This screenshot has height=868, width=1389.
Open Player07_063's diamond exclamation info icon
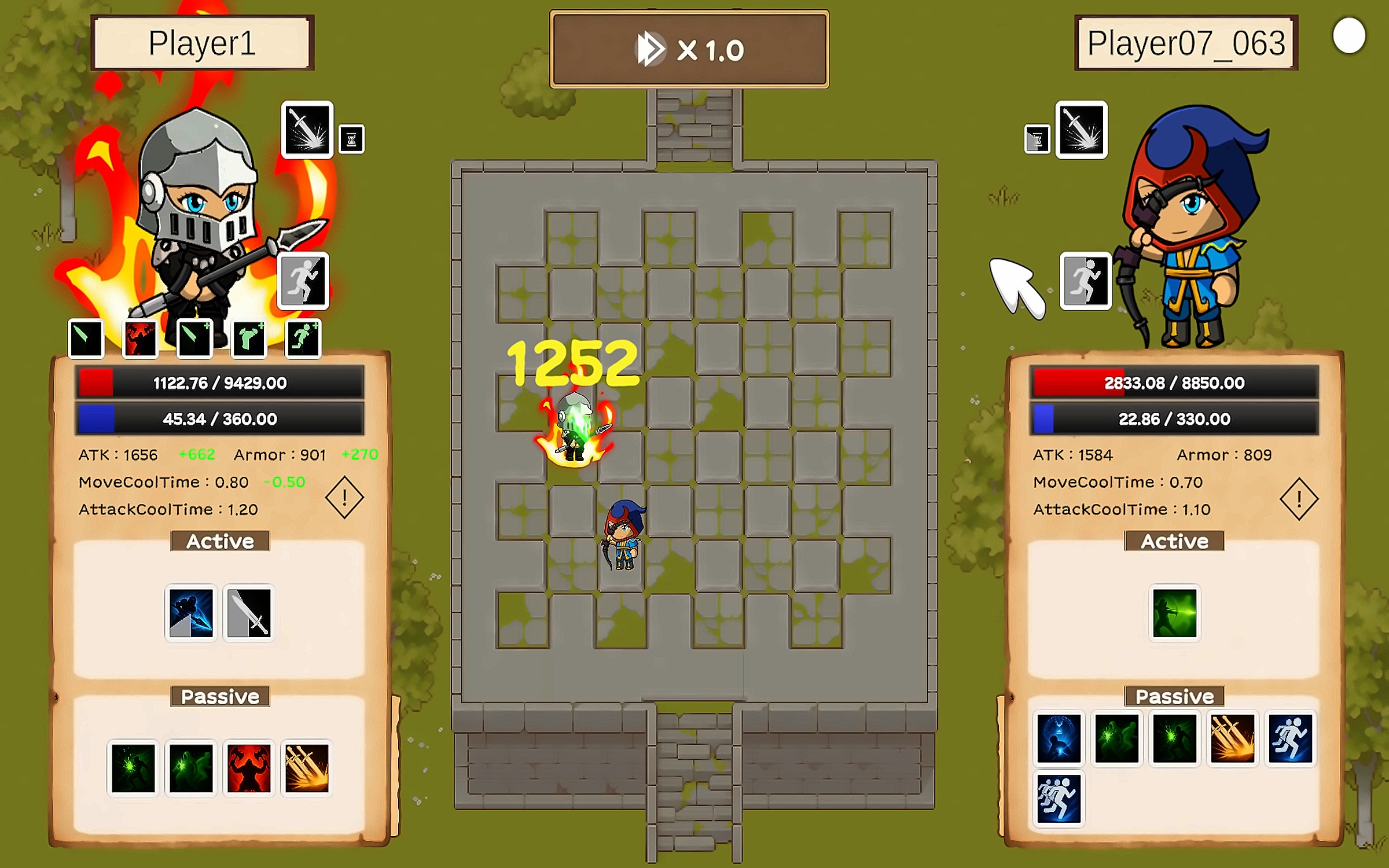coord(1299,499)
